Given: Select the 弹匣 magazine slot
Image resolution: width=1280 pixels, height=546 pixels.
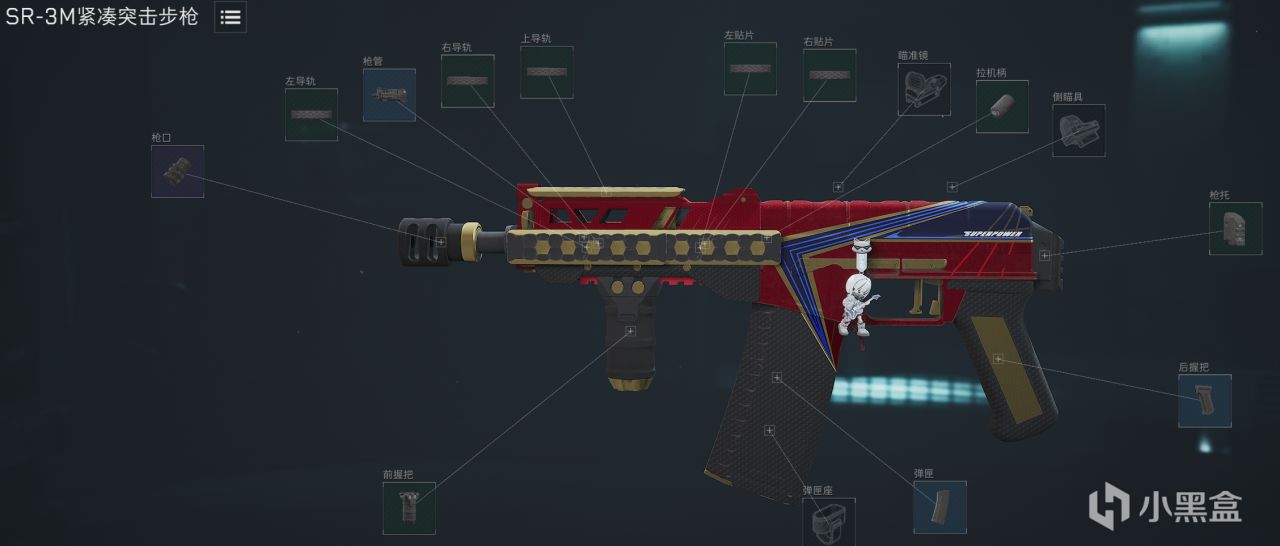Looking at the screenshot, I should [x=939, y=506].
